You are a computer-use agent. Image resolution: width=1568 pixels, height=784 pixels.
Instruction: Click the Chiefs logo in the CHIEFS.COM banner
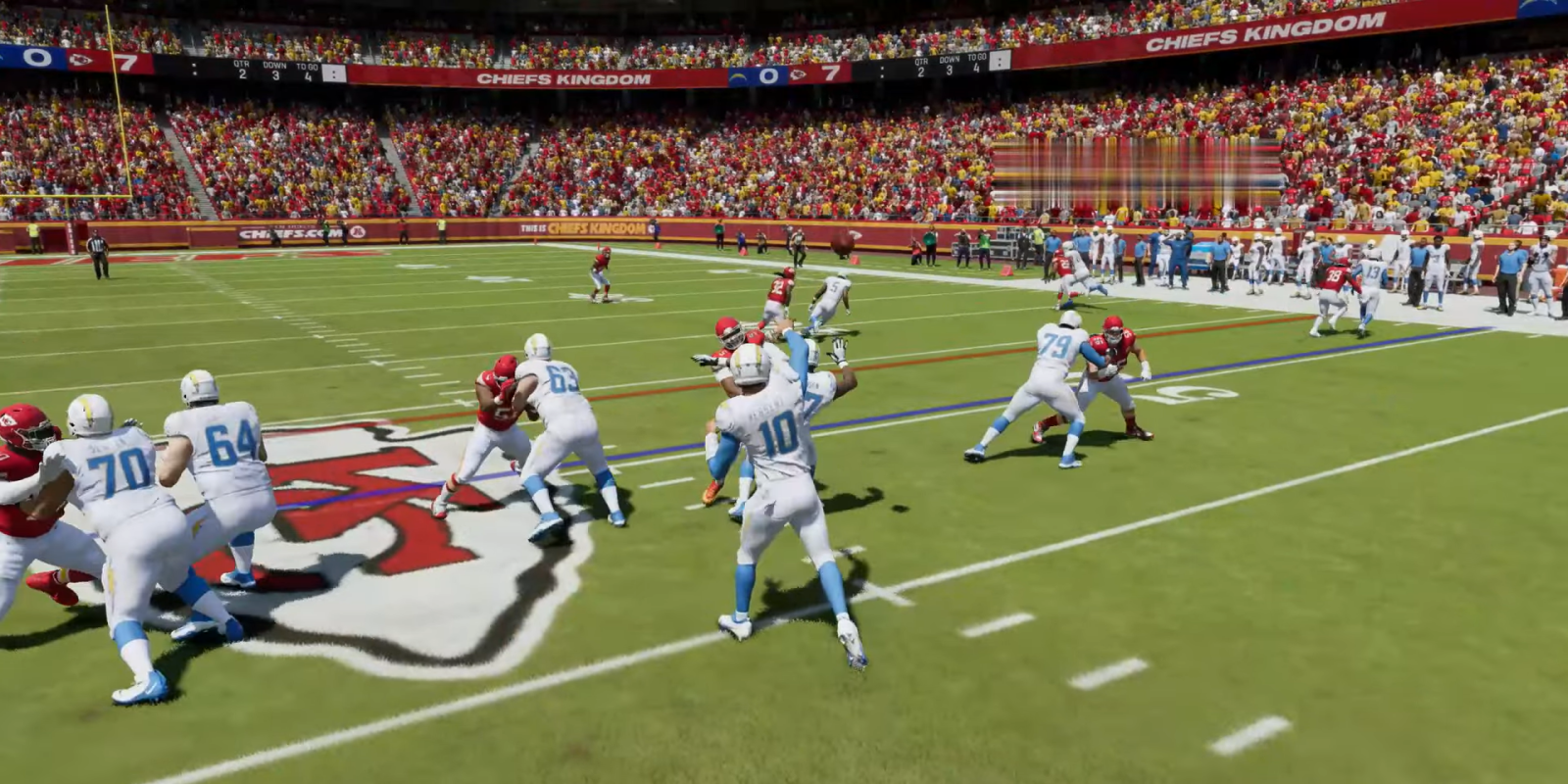point(358,232)
